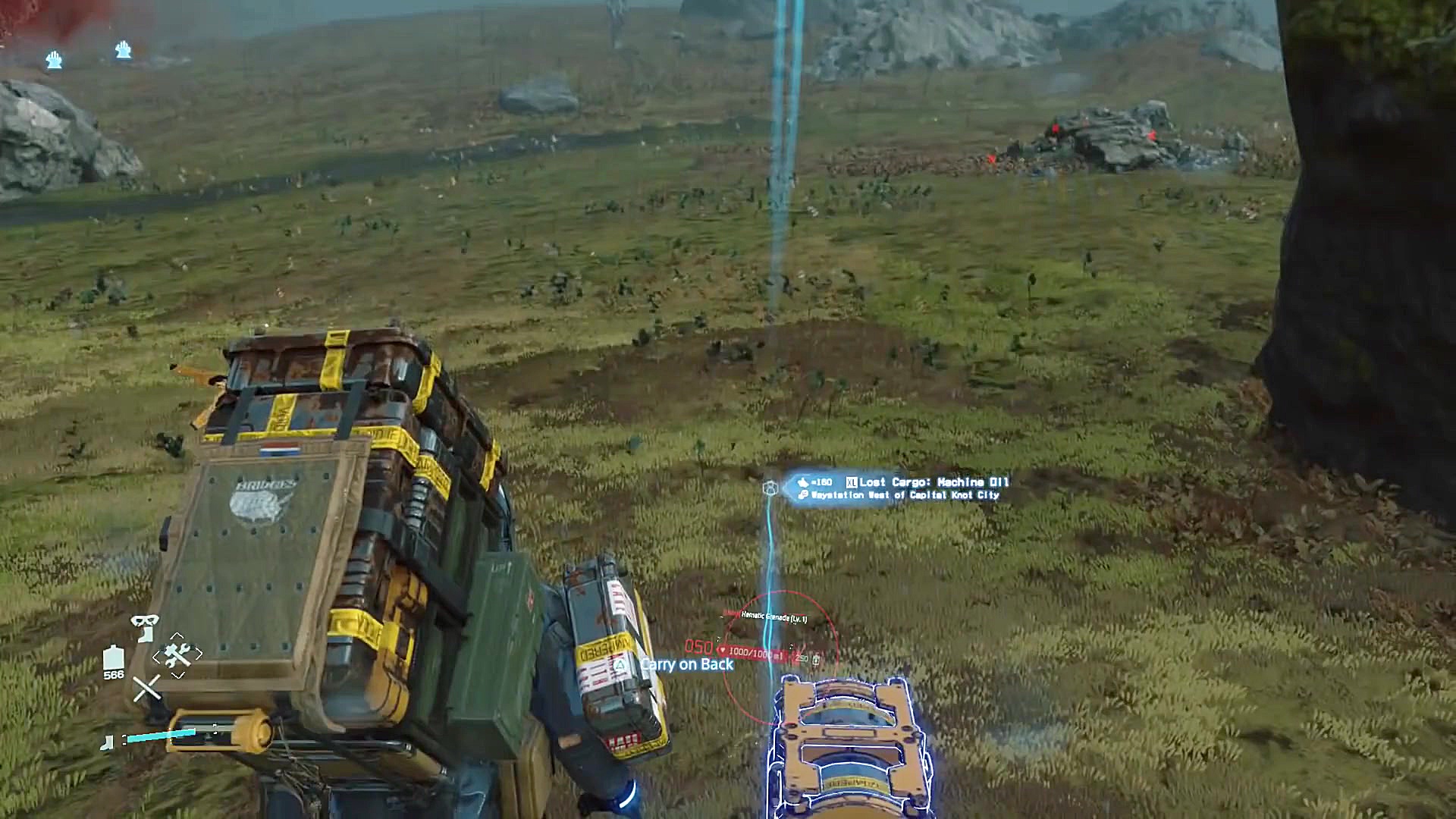Viewport: 1456px width, 819px height.
Task: Click the boot stamina icon
Action: (108, 742)
